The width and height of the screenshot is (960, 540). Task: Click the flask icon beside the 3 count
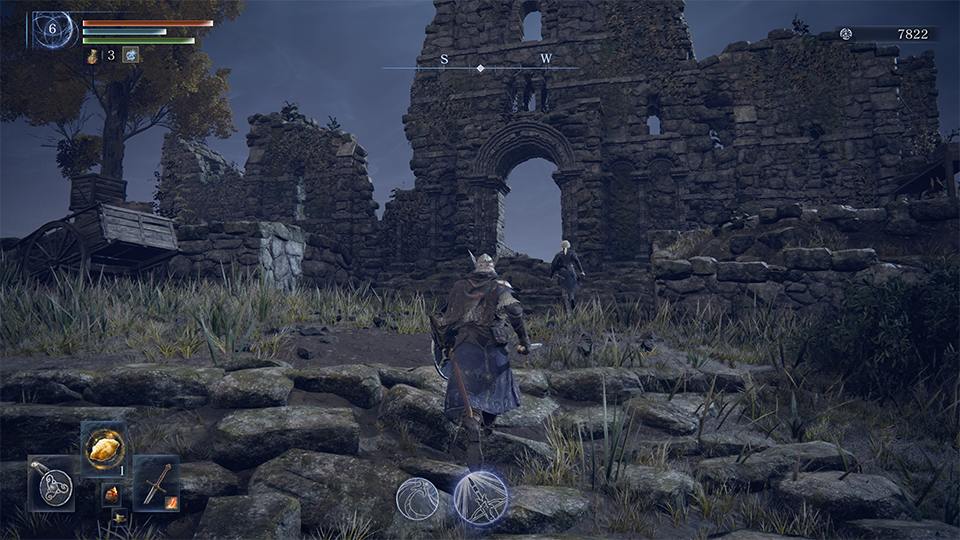tap(94, 56)
